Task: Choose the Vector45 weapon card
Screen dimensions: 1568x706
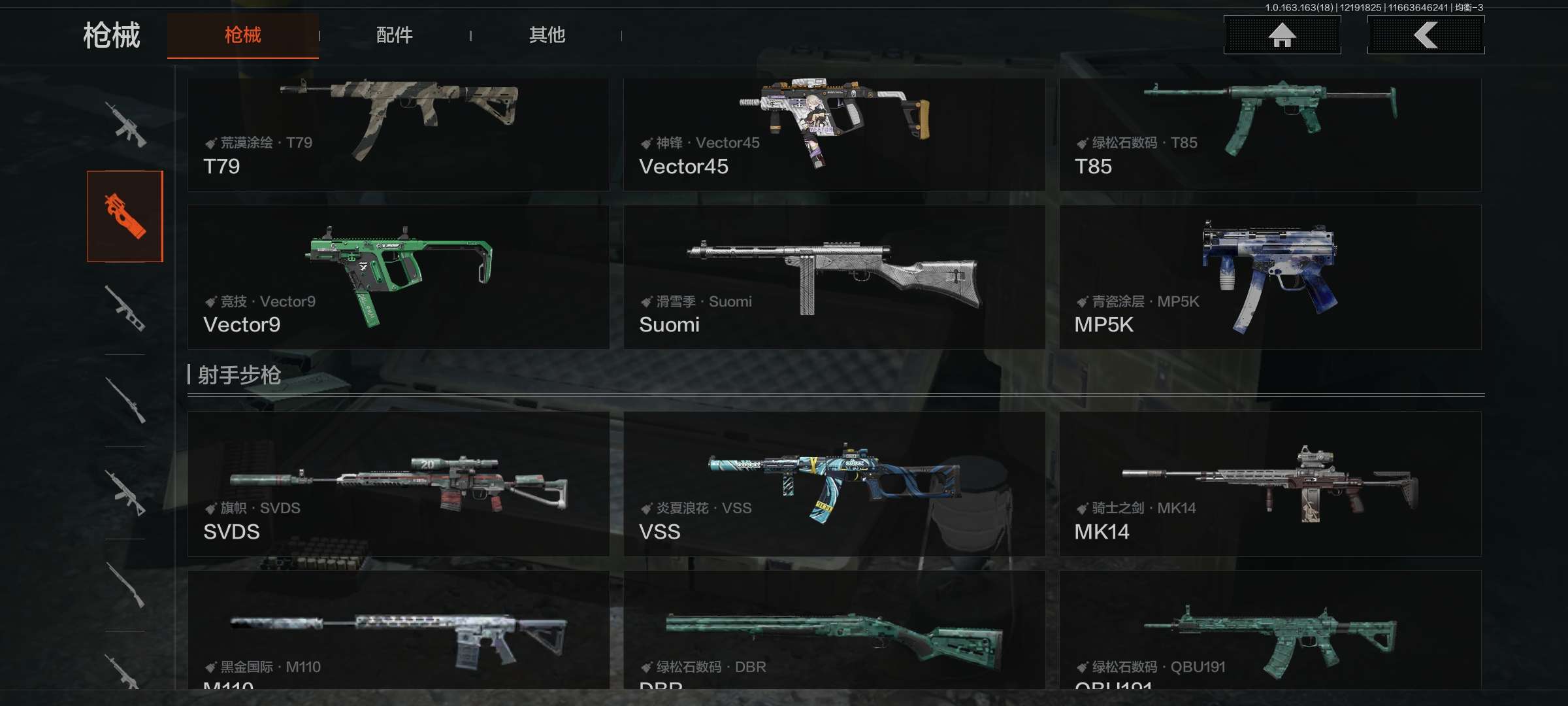Action: click(834, 134)
